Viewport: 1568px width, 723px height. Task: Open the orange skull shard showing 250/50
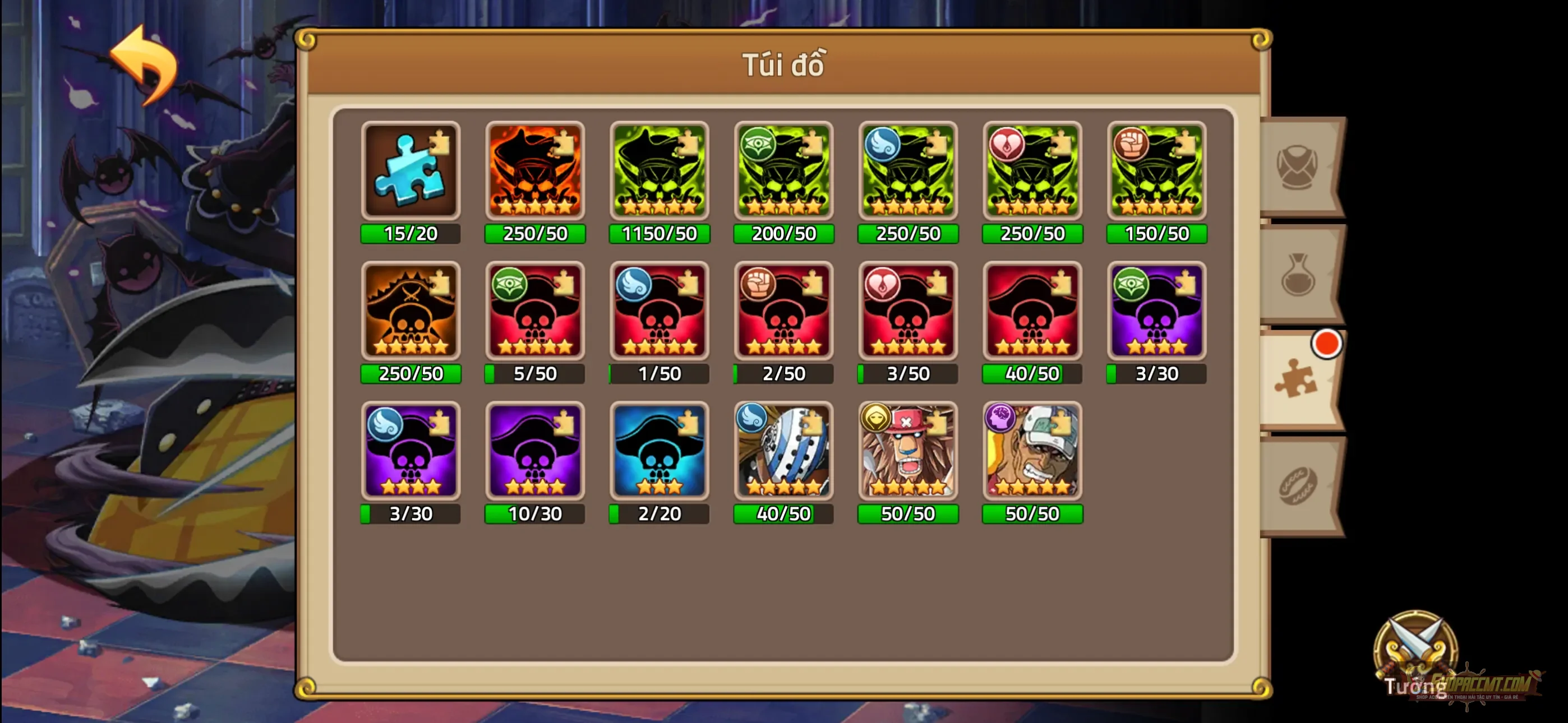[x=534, y=172]
